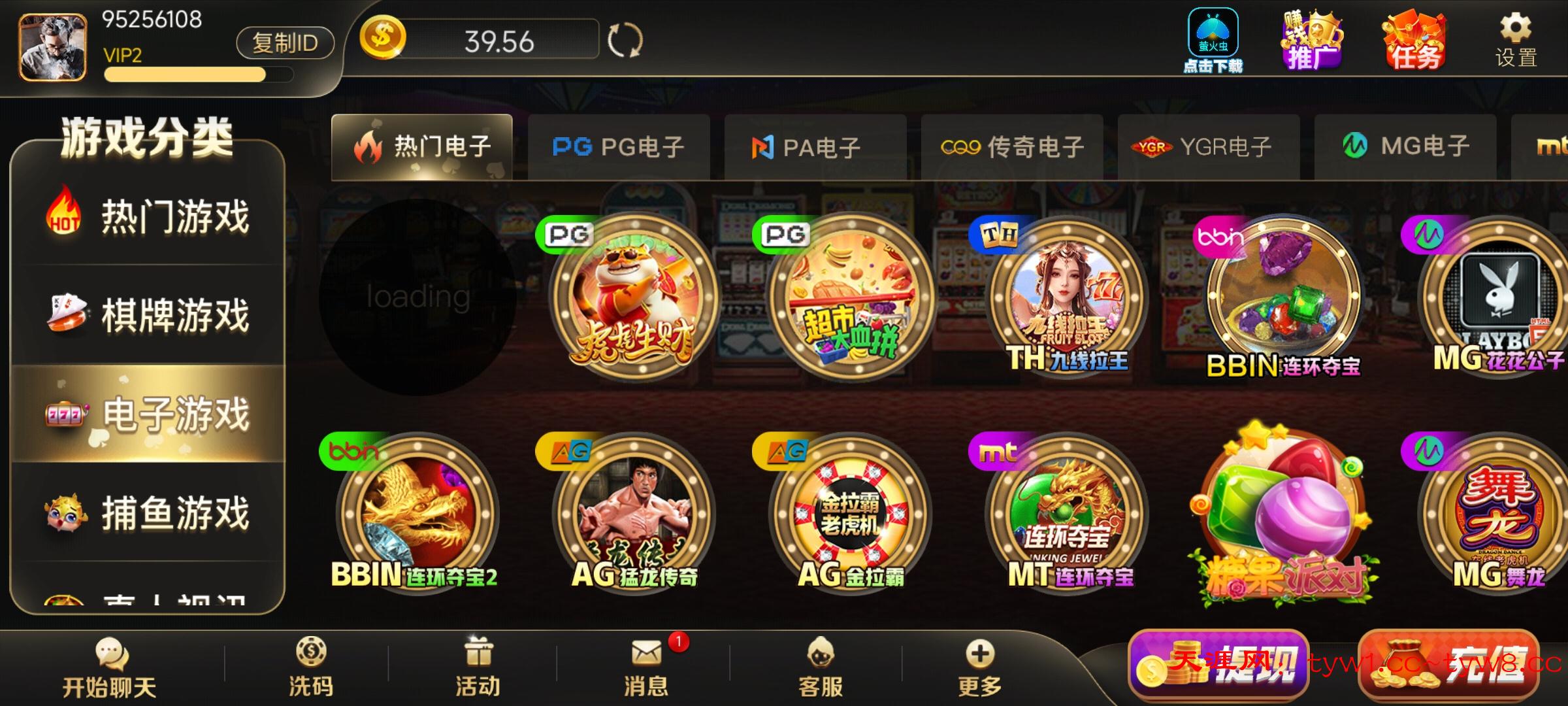Open AG 猛龙传奇 game tile

(634, 513)
